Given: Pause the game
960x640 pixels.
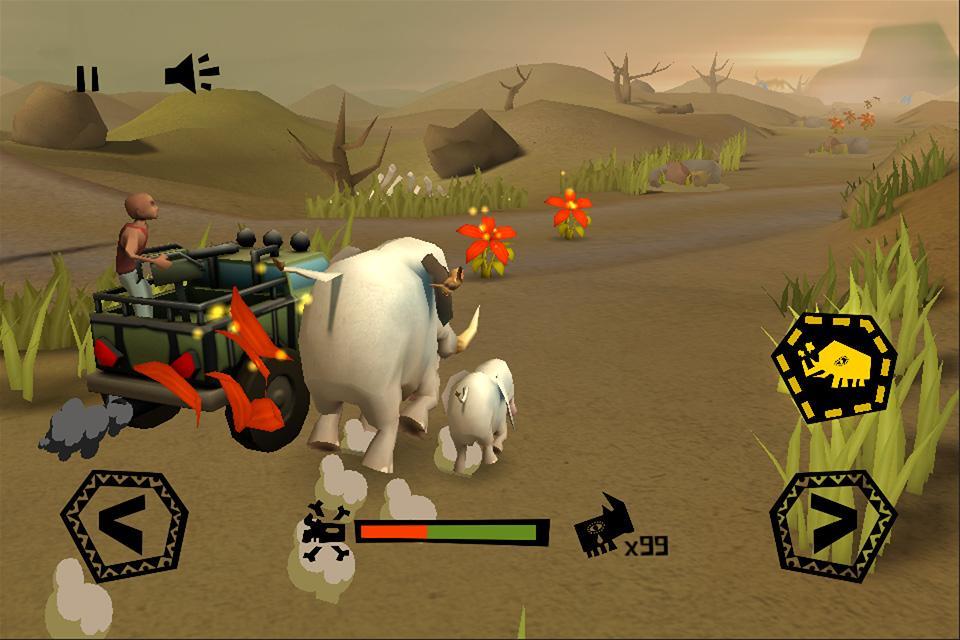Looking at the screenshot, I should point(88,78).
